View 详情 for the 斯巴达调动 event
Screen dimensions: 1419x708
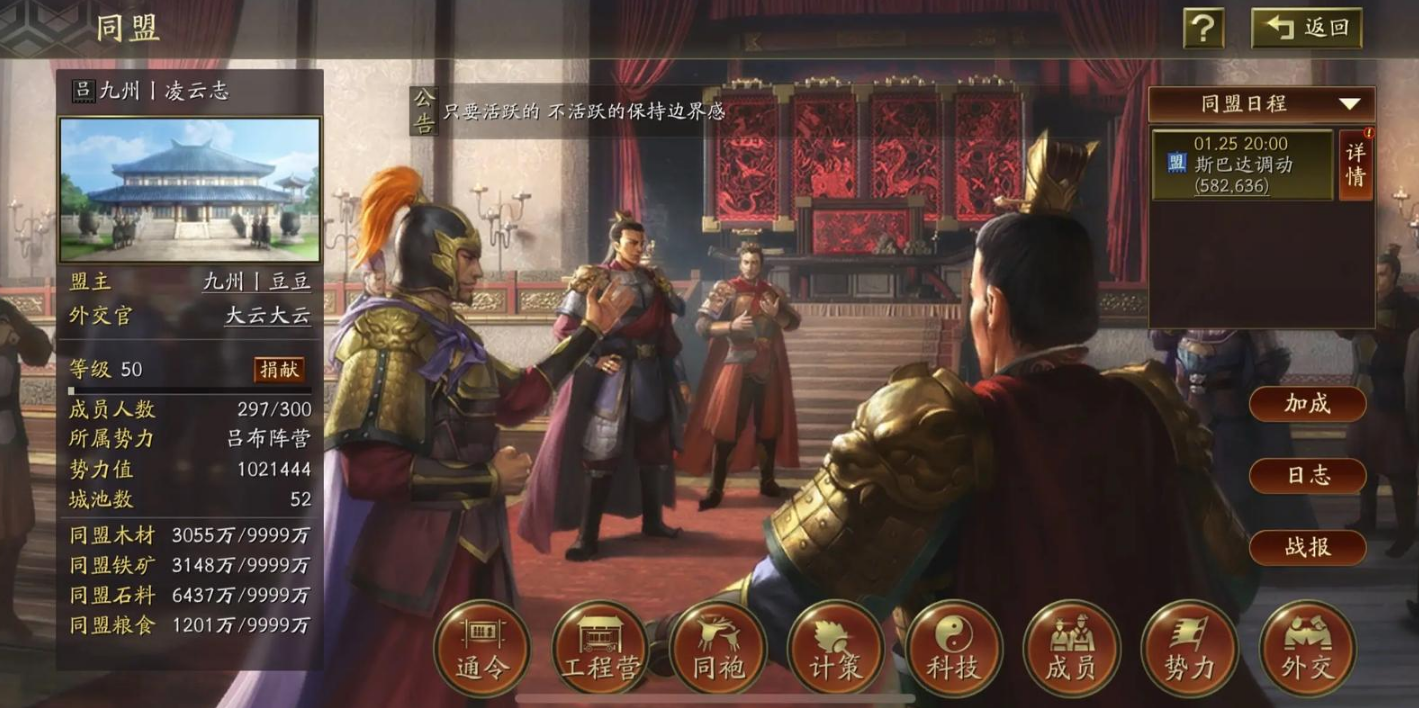(1355, 164)
